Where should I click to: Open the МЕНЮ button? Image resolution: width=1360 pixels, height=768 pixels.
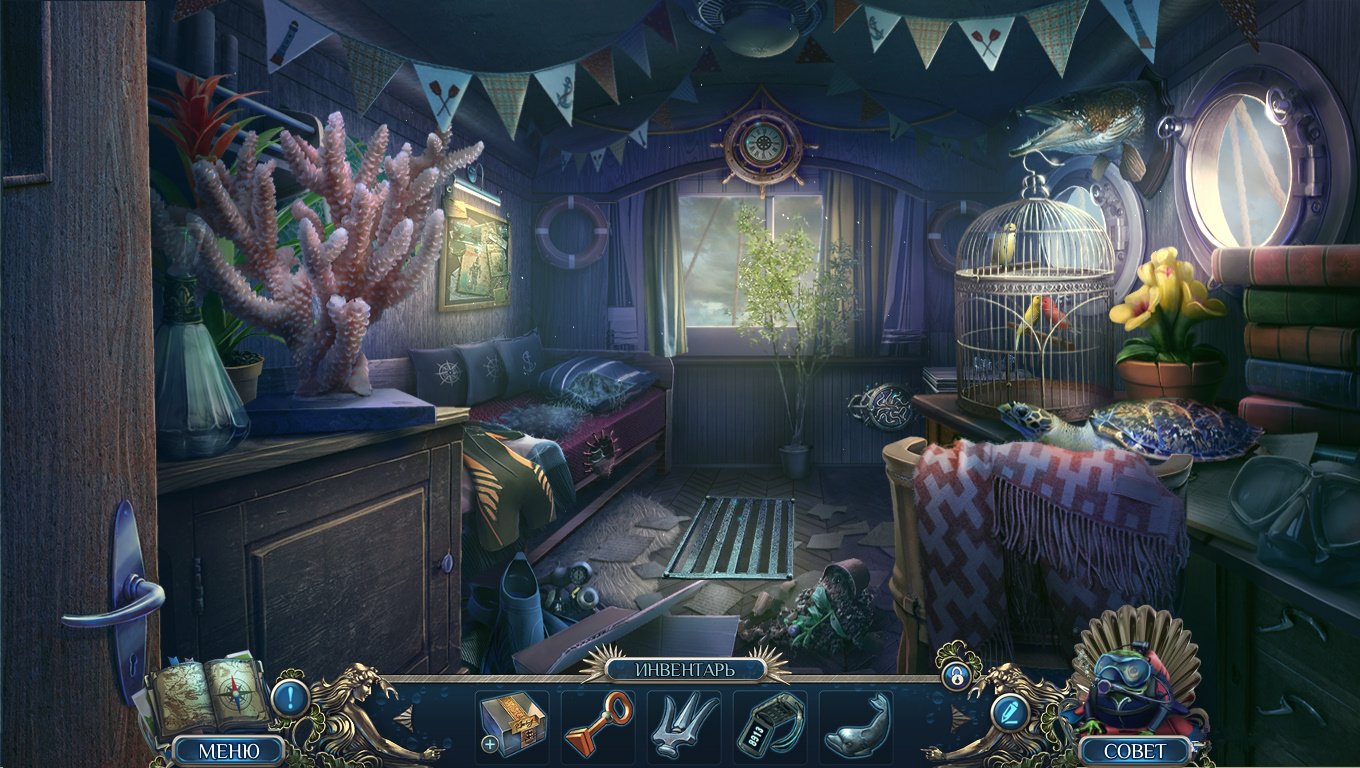click(x=229, y=750)
